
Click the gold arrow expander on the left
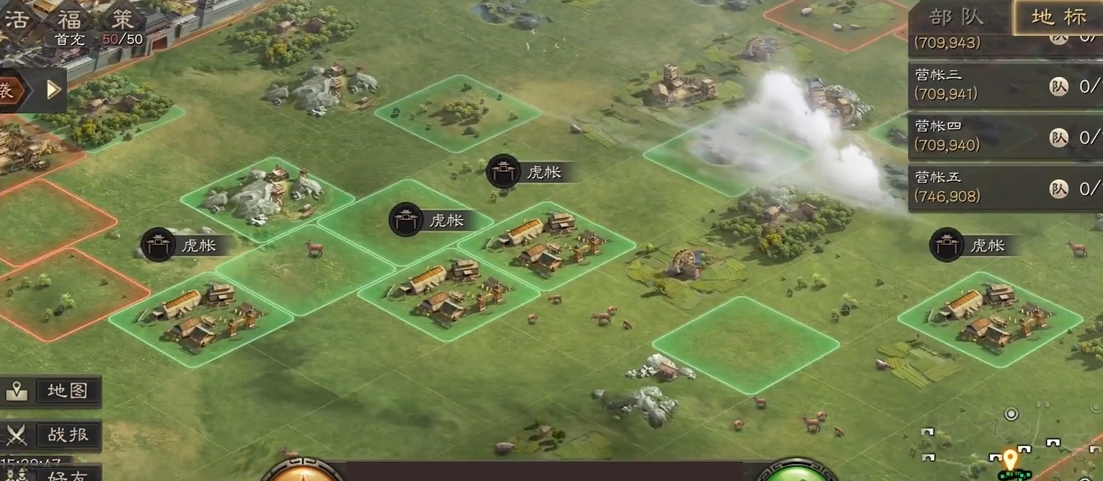tap(54, 90)
